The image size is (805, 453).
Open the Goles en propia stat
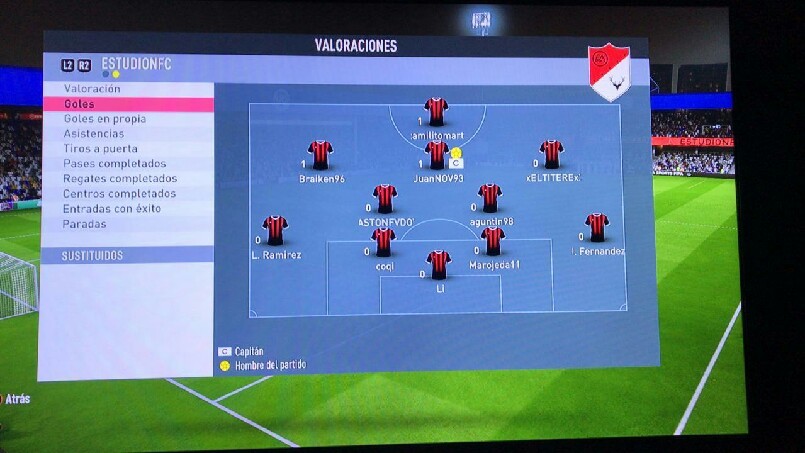click(x=104, y=119)
